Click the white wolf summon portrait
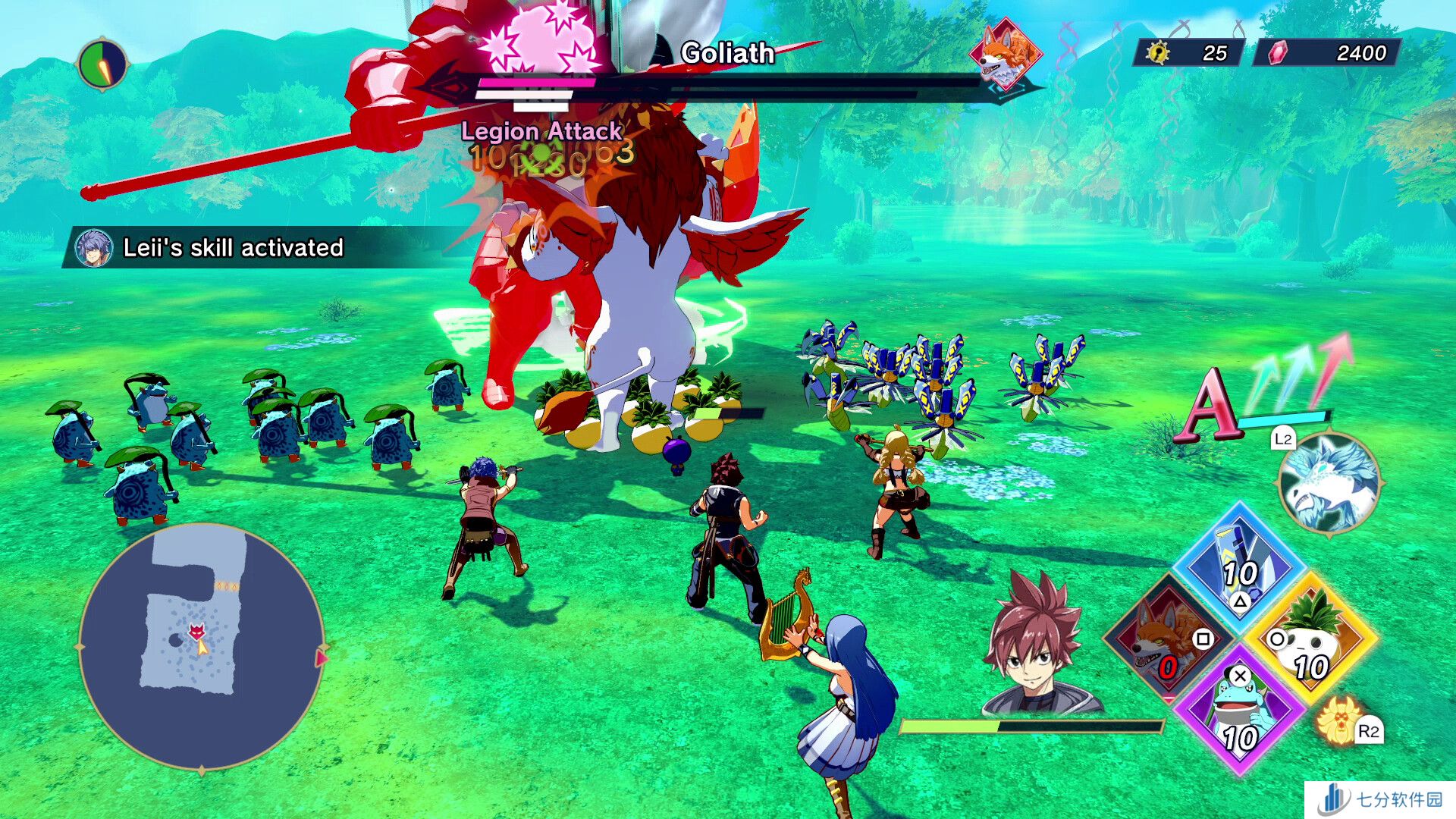This screenshot has width=1456, height=819. (x=1329, y=483)
